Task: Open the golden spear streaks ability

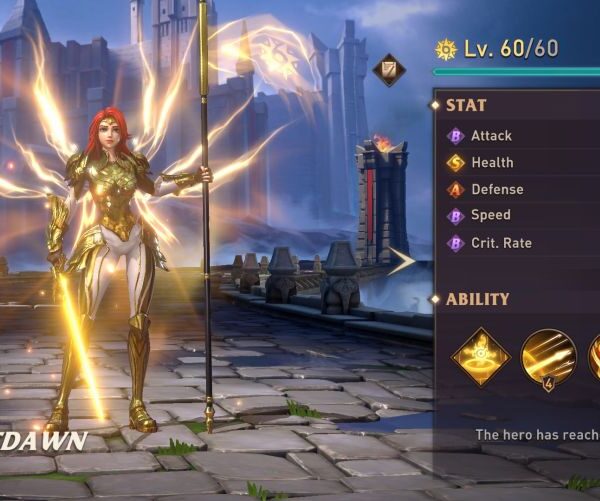Action: (x=548, y=357)
